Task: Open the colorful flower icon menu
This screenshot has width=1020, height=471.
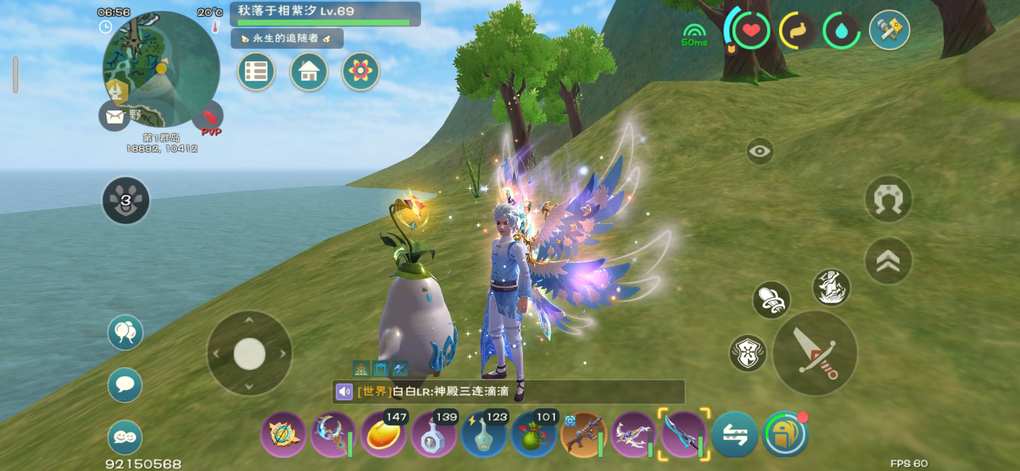Action: [360, 72]
